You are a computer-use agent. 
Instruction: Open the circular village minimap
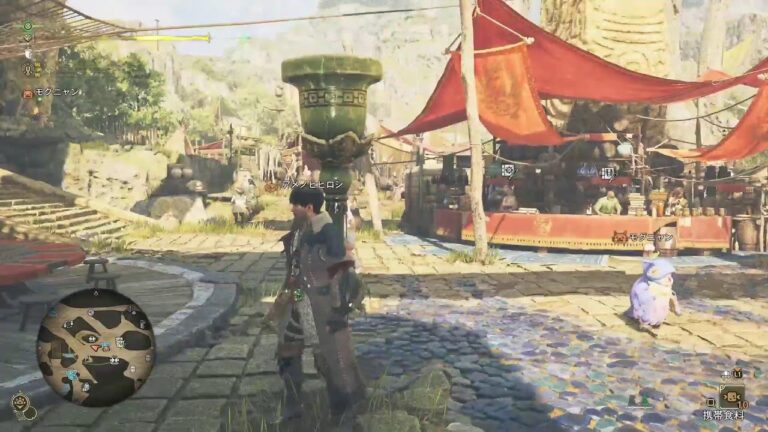[96, 346]
